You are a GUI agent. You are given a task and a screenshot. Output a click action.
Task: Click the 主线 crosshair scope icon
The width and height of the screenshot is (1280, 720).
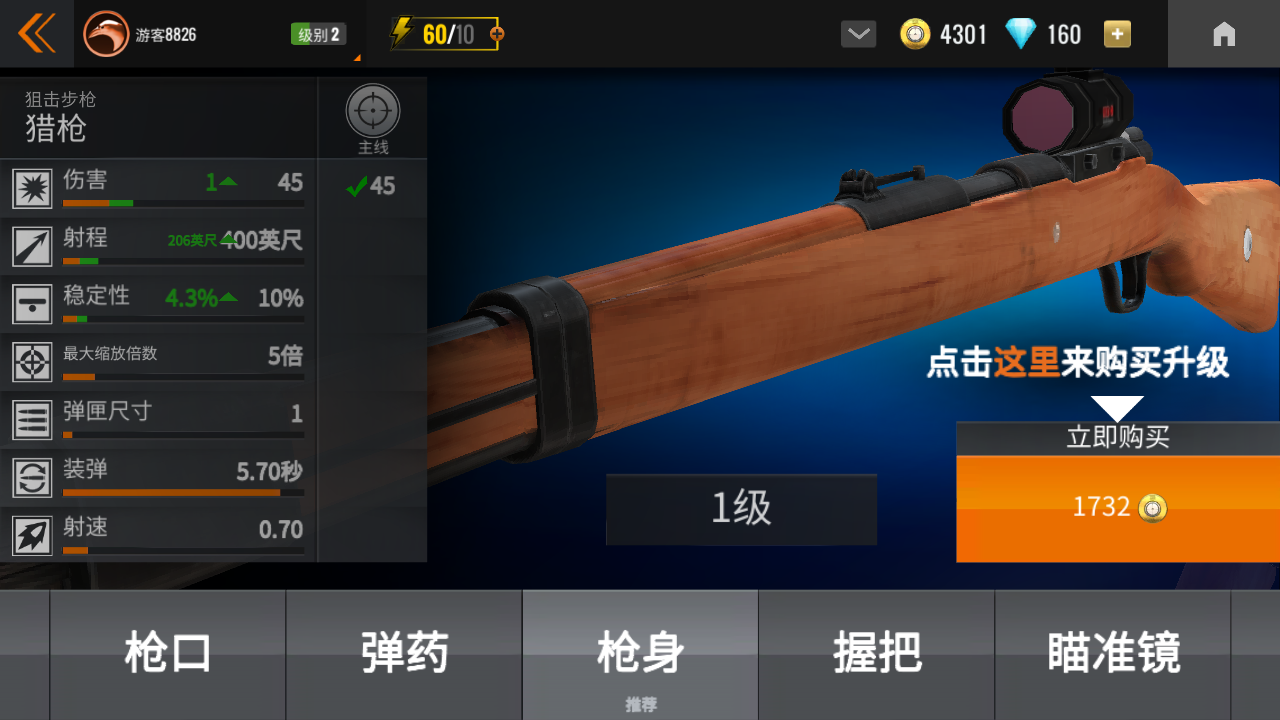click(x=371, y=113)
